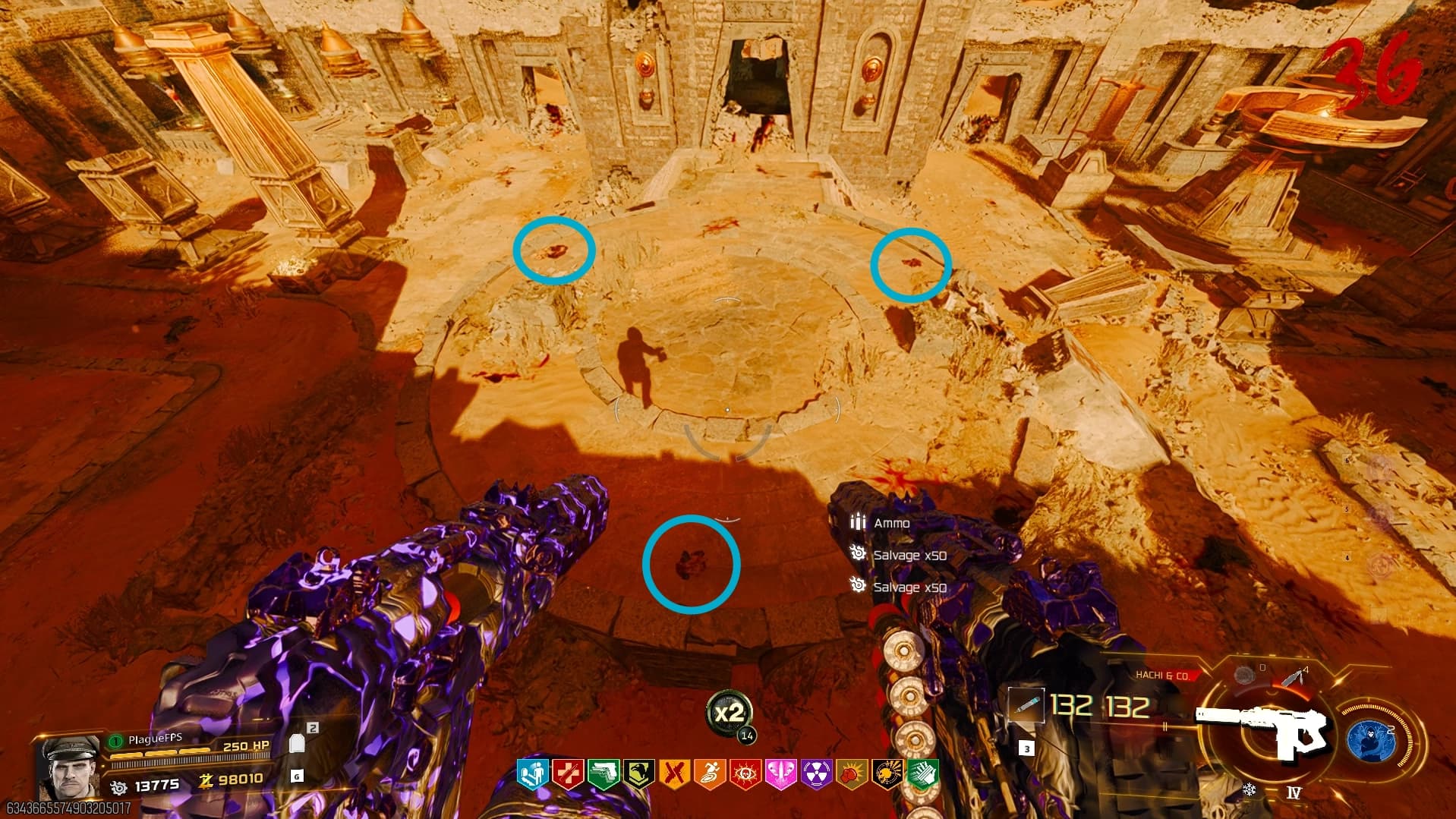The width and height of the screenshot is (1456, 819).
Task: Activate the blue Aether Shroud field upgrade
Action: pyautogui.click(x=1372, y=739)
